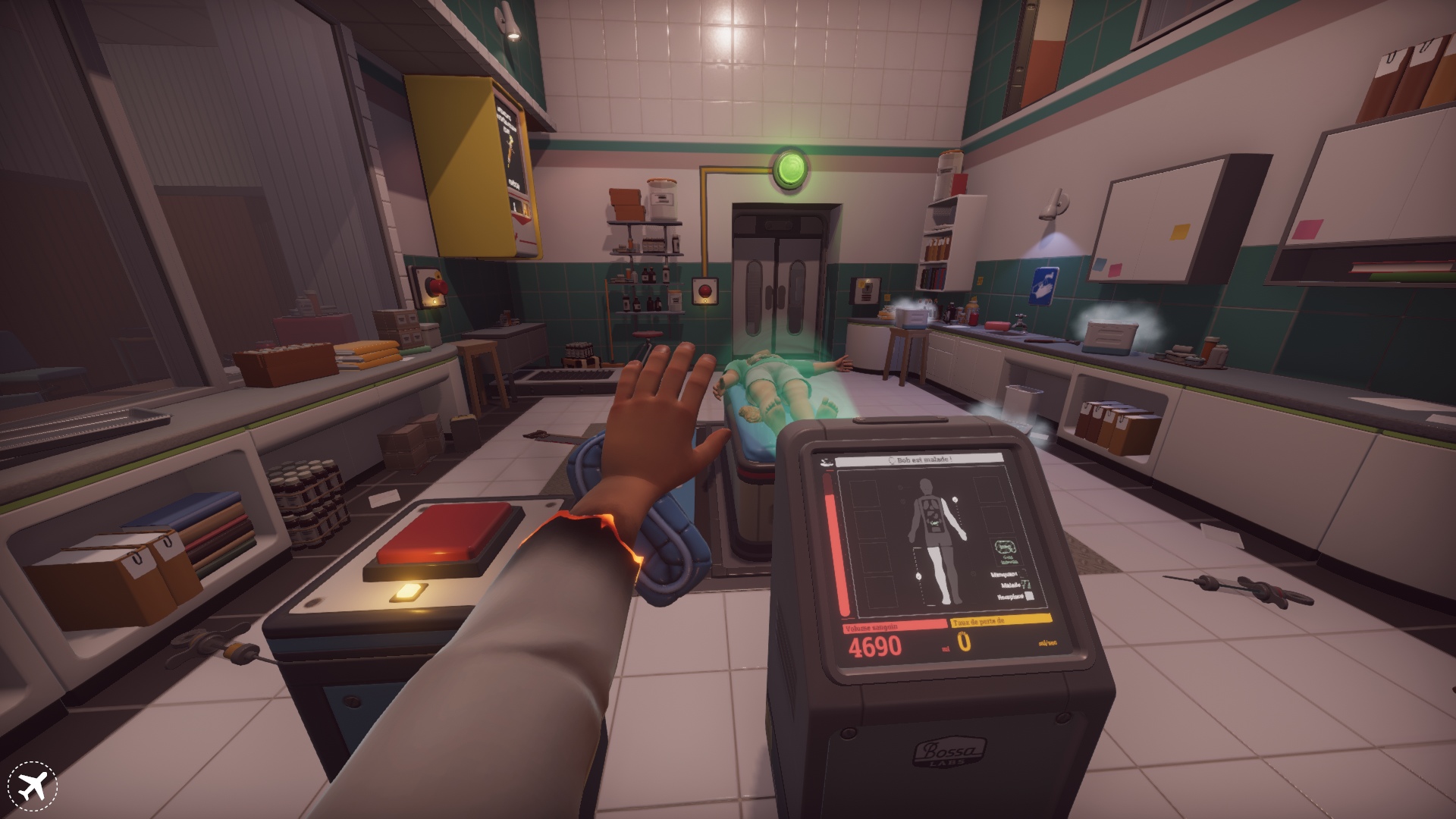Image resolution: width=1456 pixels, height=819 pixels.
Task: Click the organ thumbnail beside the body diagram
Action: (1008, 548)
